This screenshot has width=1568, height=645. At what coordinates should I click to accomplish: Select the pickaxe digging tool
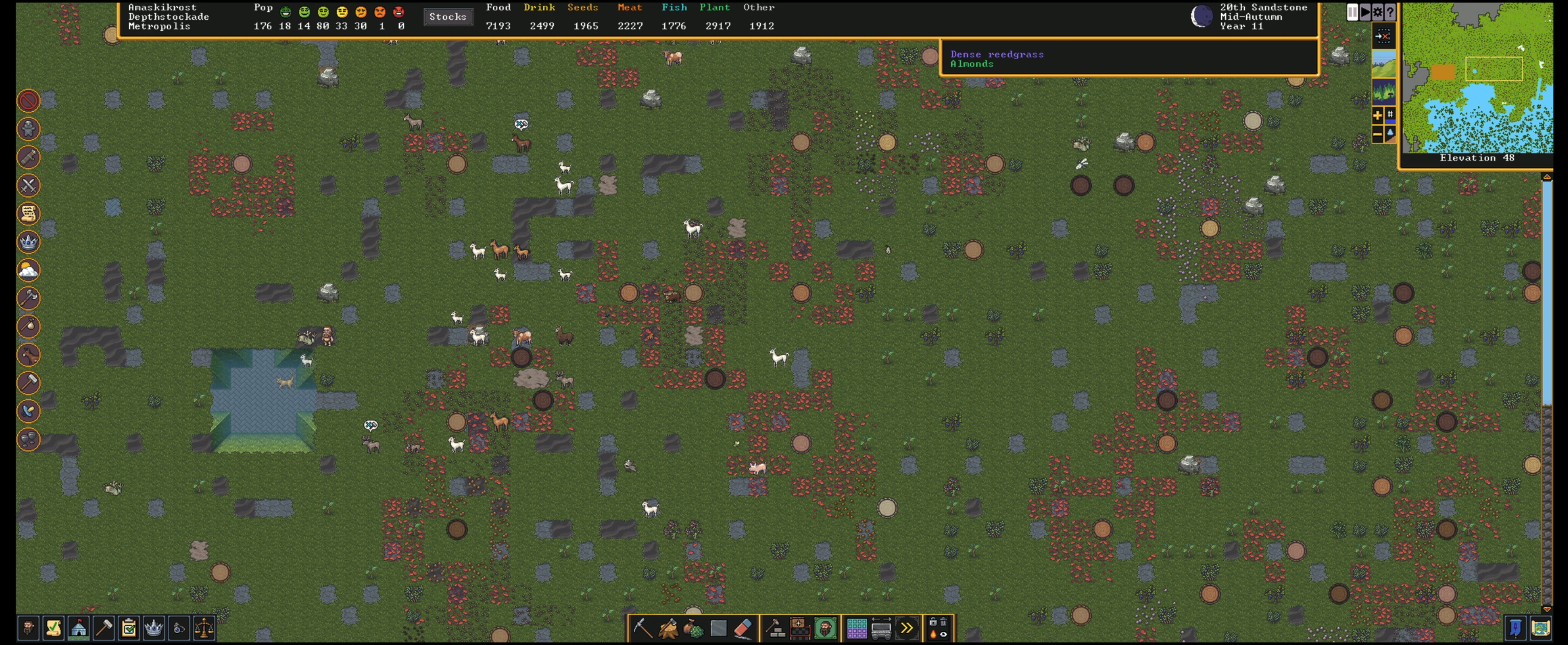(x=642, y=628)
